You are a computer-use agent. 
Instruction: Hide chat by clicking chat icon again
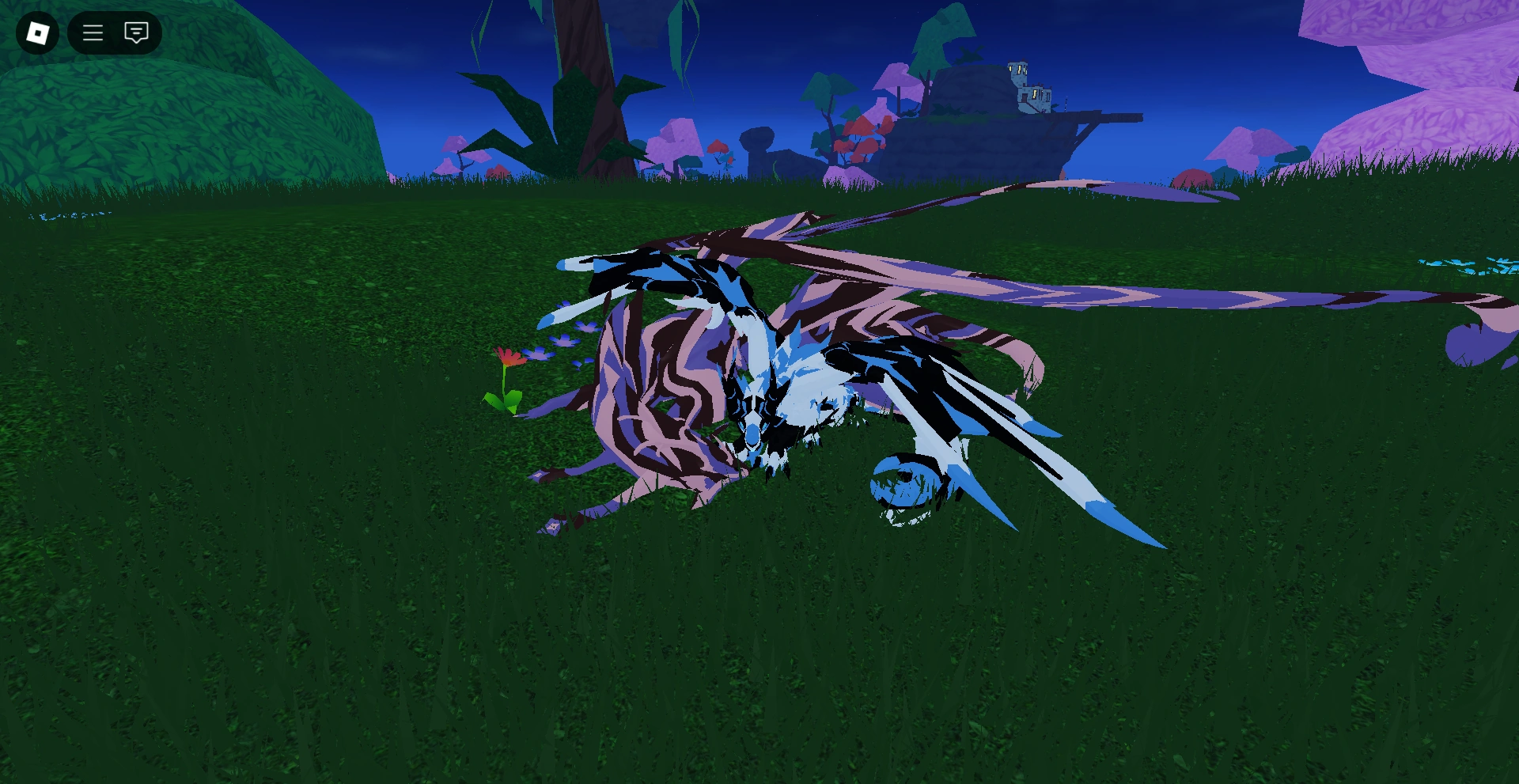[x=136, y=33]
